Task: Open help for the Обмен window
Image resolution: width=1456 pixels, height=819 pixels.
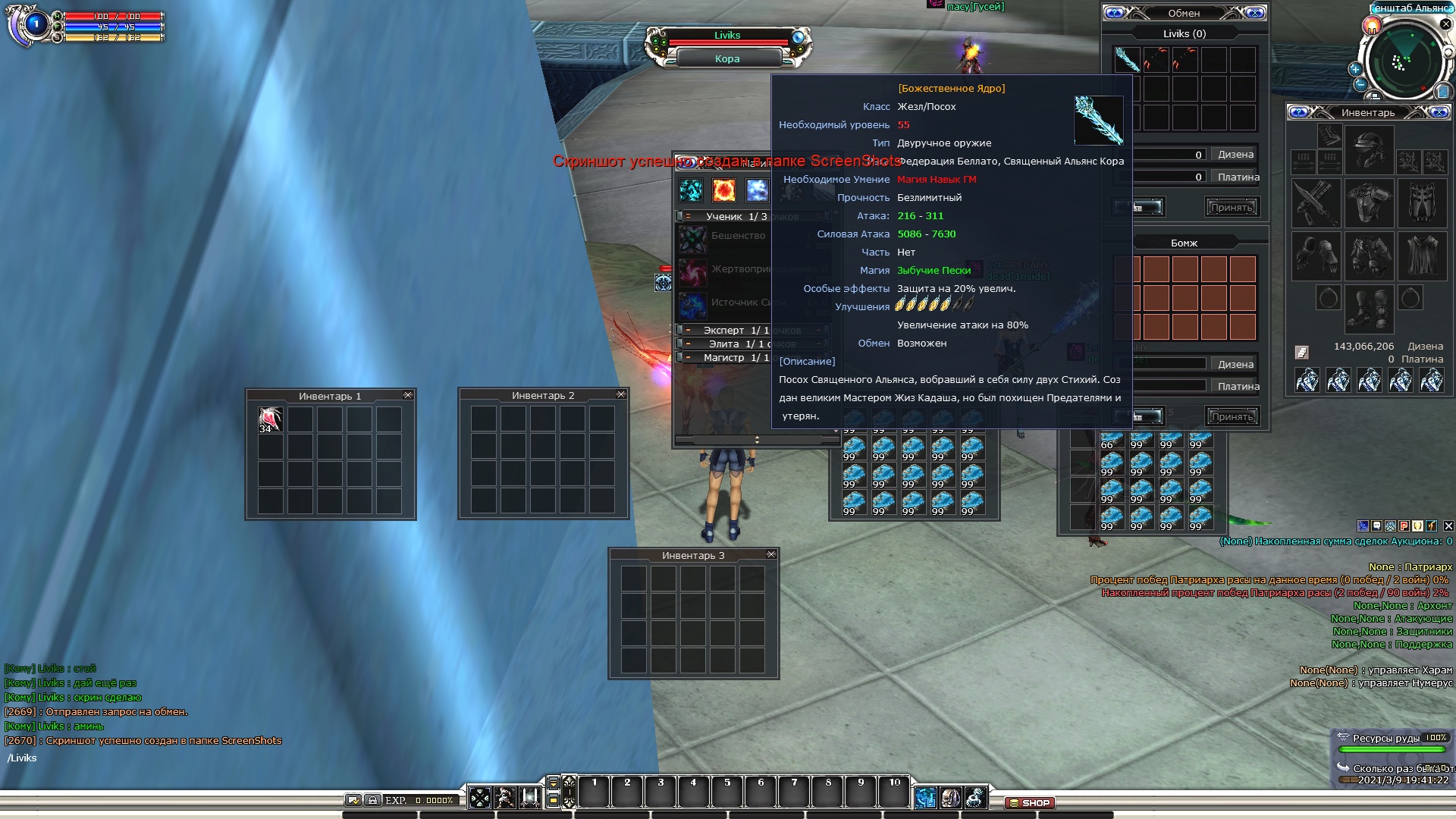Action: click(1114, 13)
